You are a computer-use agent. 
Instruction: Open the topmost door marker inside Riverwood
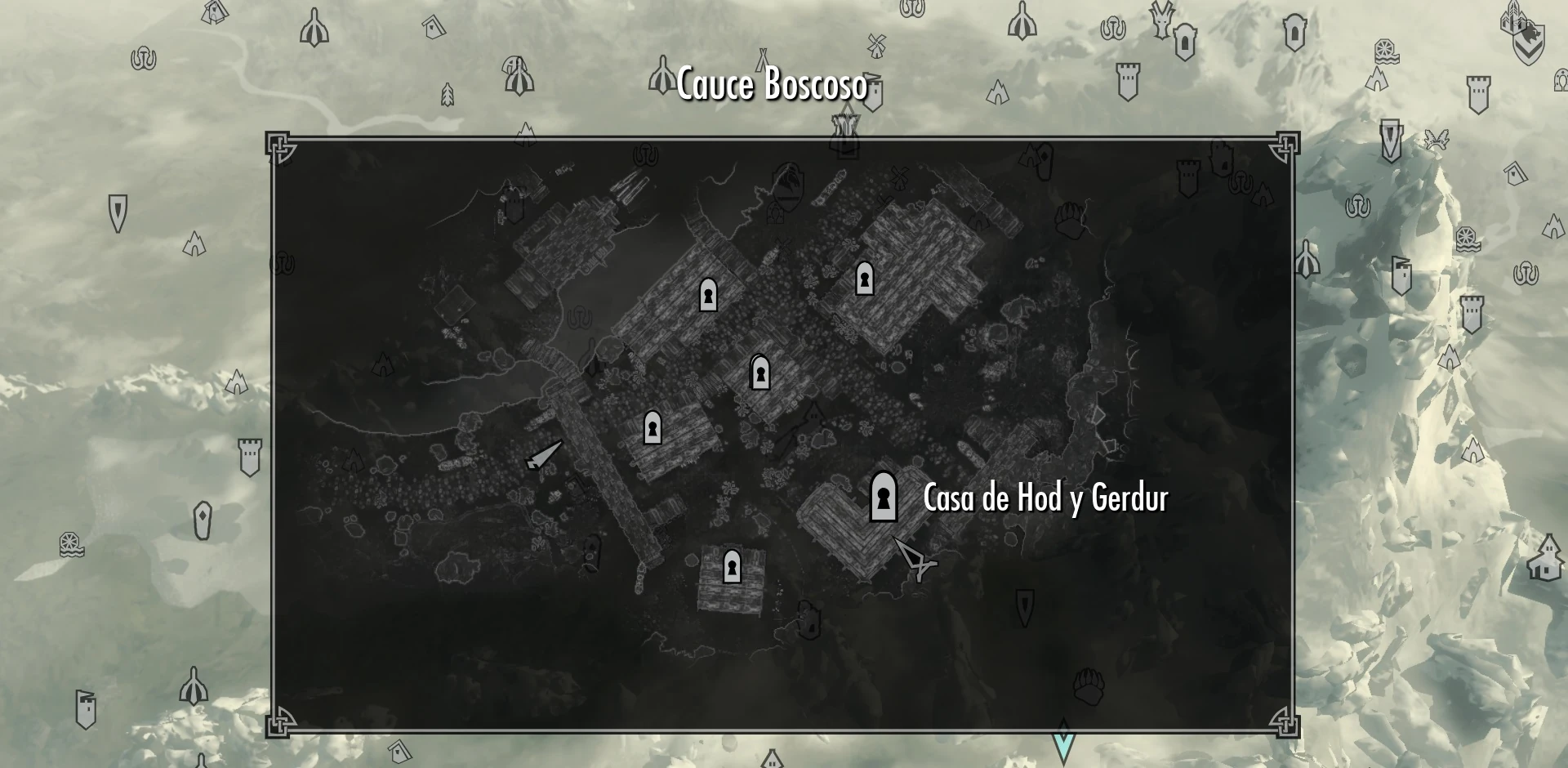865,280
